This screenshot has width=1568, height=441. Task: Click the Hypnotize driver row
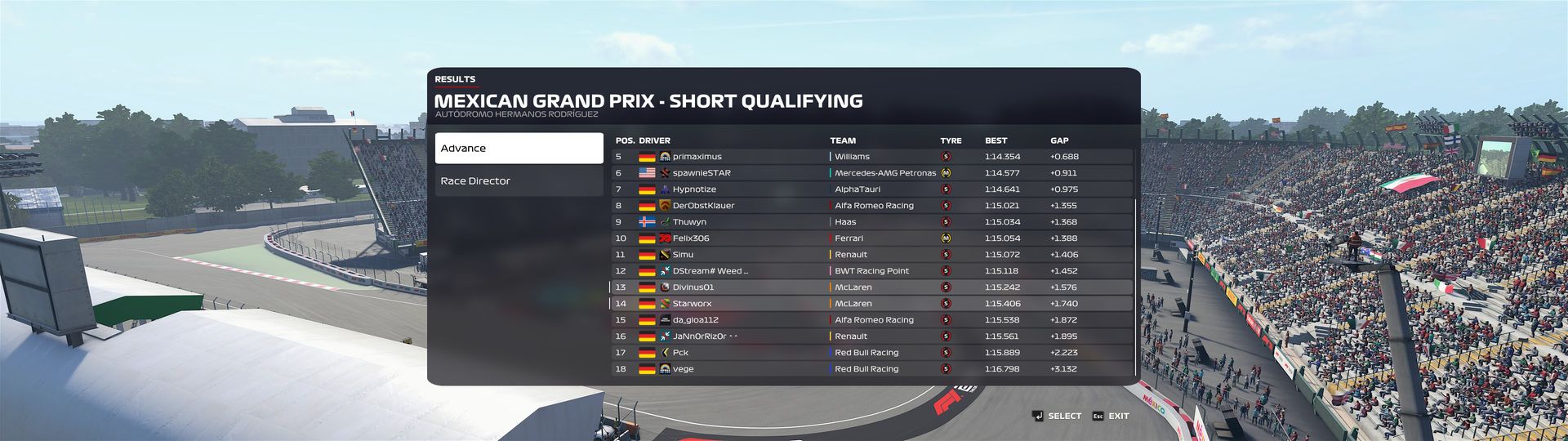coord(871,189)
